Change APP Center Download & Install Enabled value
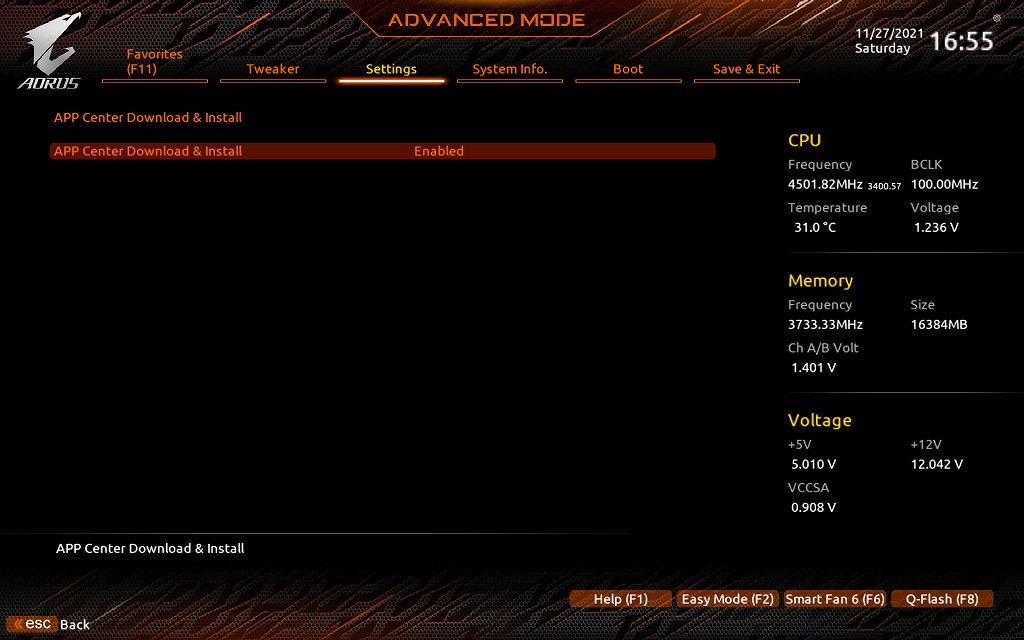The width and height of the screenshot is (1024, 640). [439, 151]
